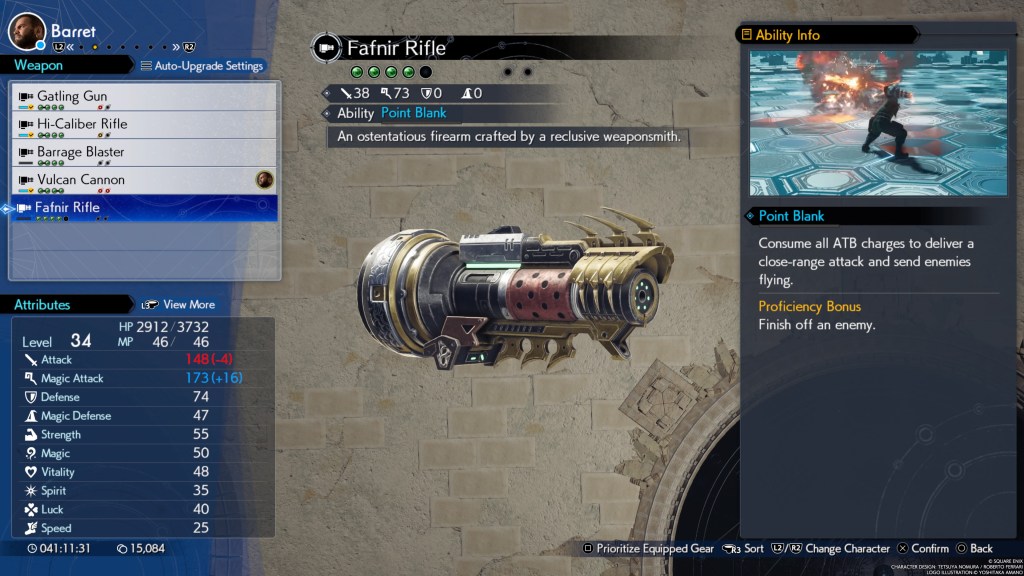The height and width of the screenshot is (576, 1024).
Task: Open Auto-Upgrade Settings
Action: (x=202, y=66)
